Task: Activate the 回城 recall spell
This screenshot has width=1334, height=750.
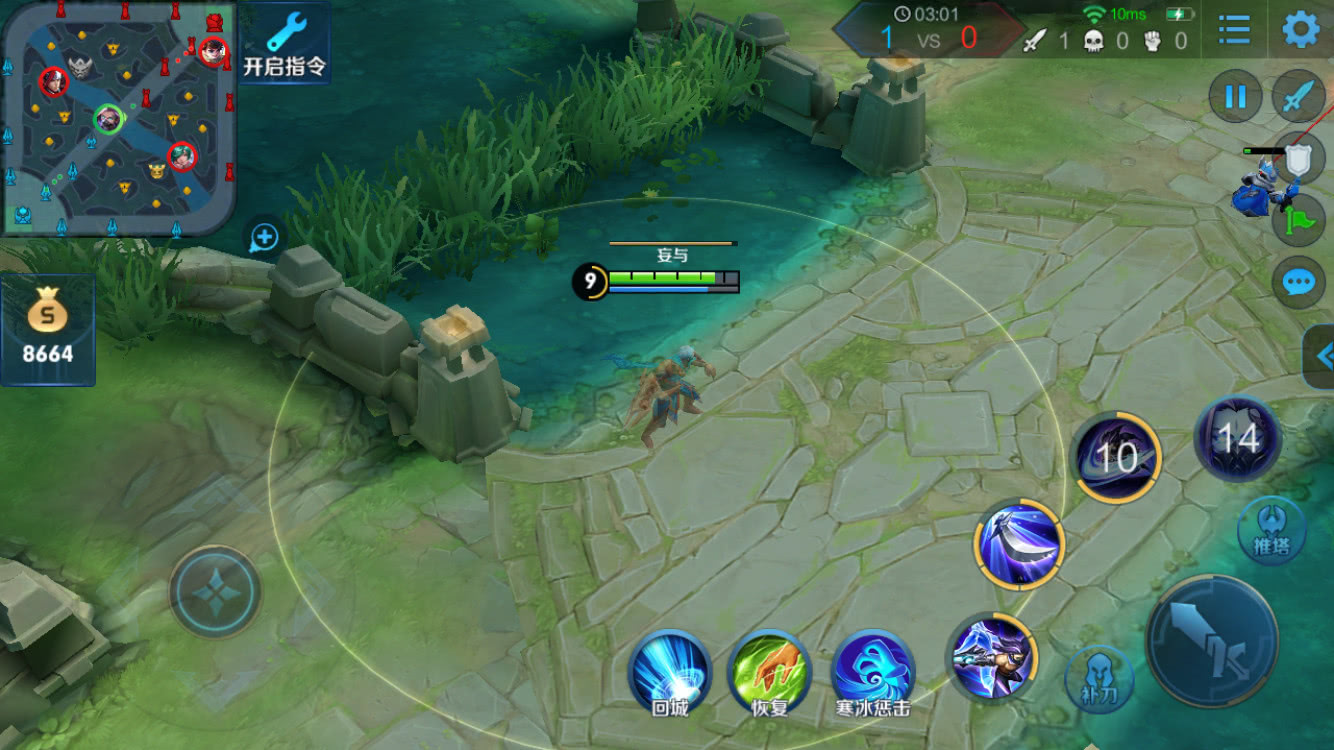Action: (x=670, y=671)
